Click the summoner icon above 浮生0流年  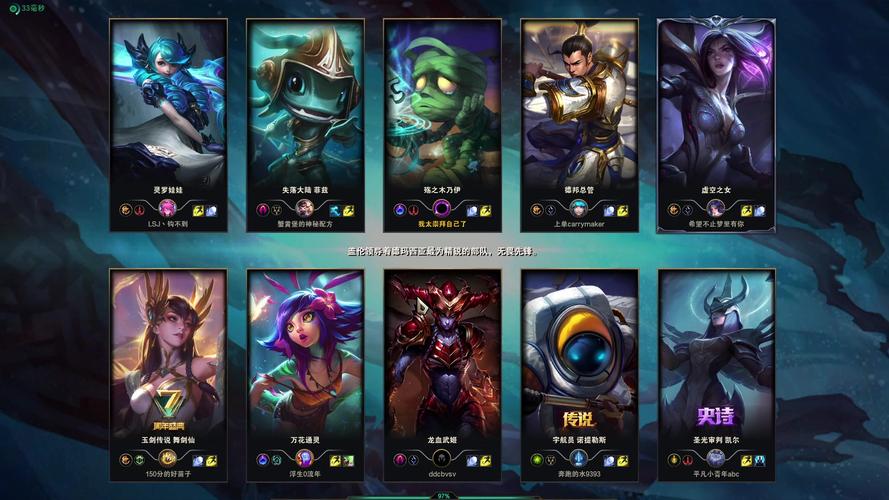(305, 459)
